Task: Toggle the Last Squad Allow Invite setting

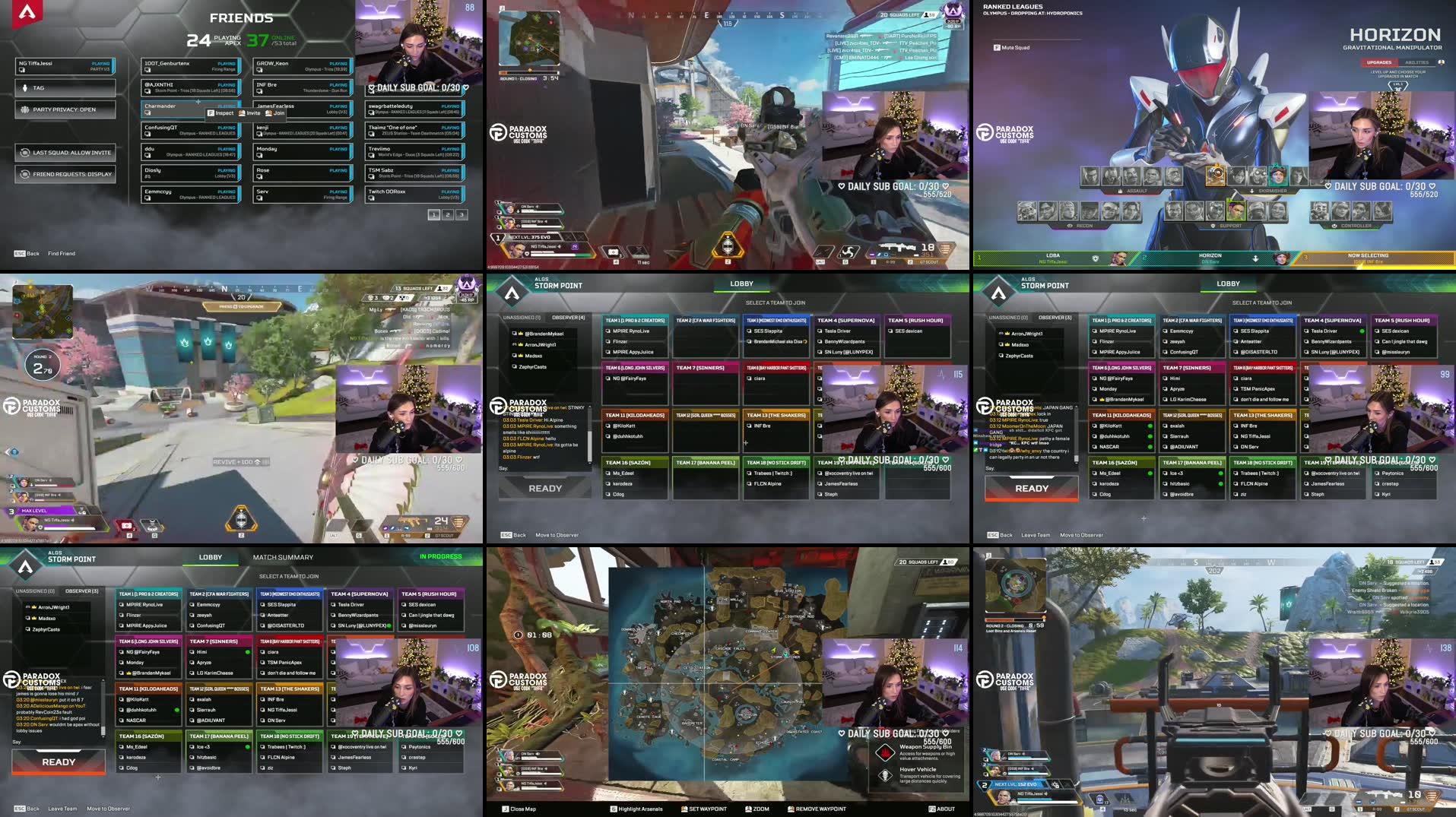Action: point(65,152)
